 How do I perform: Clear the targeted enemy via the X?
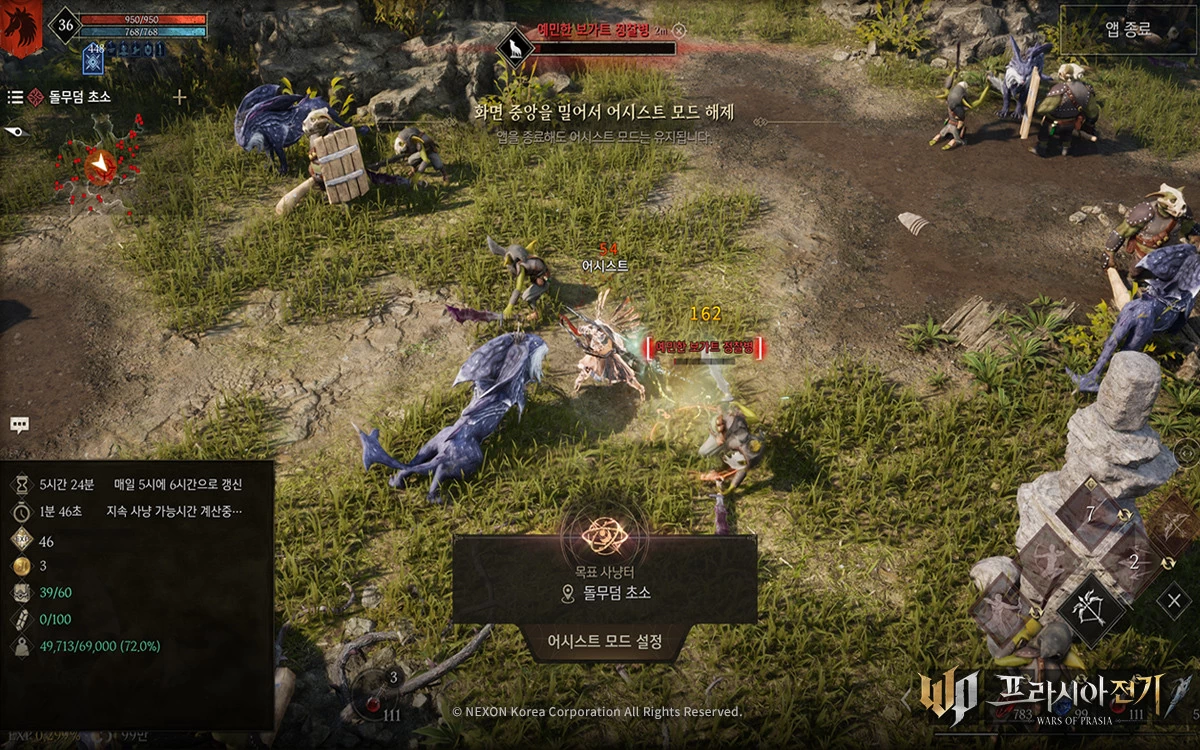click(680, 31)
